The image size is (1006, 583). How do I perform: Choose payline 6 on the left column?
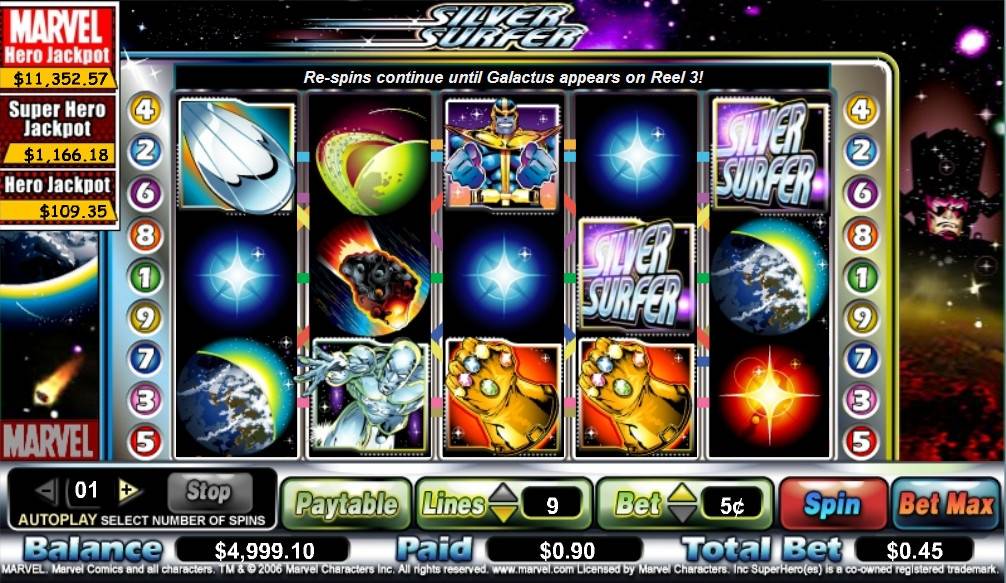coord(145,192)
